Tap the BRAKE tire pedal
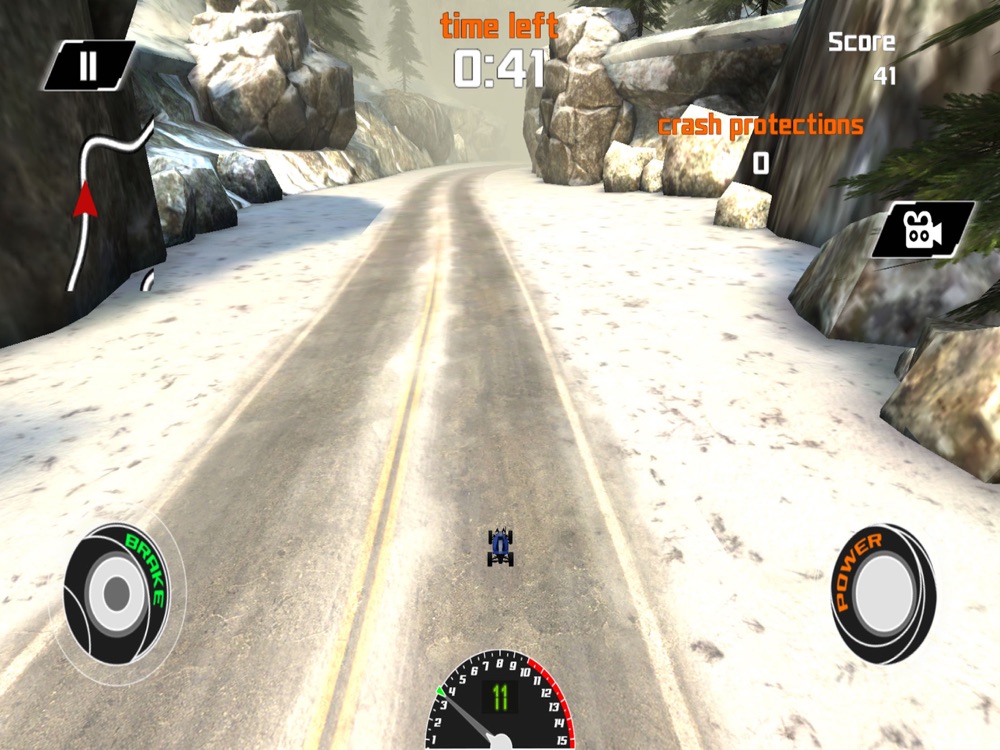Viewport: 1000px width, 750px height. pos(117,594)
